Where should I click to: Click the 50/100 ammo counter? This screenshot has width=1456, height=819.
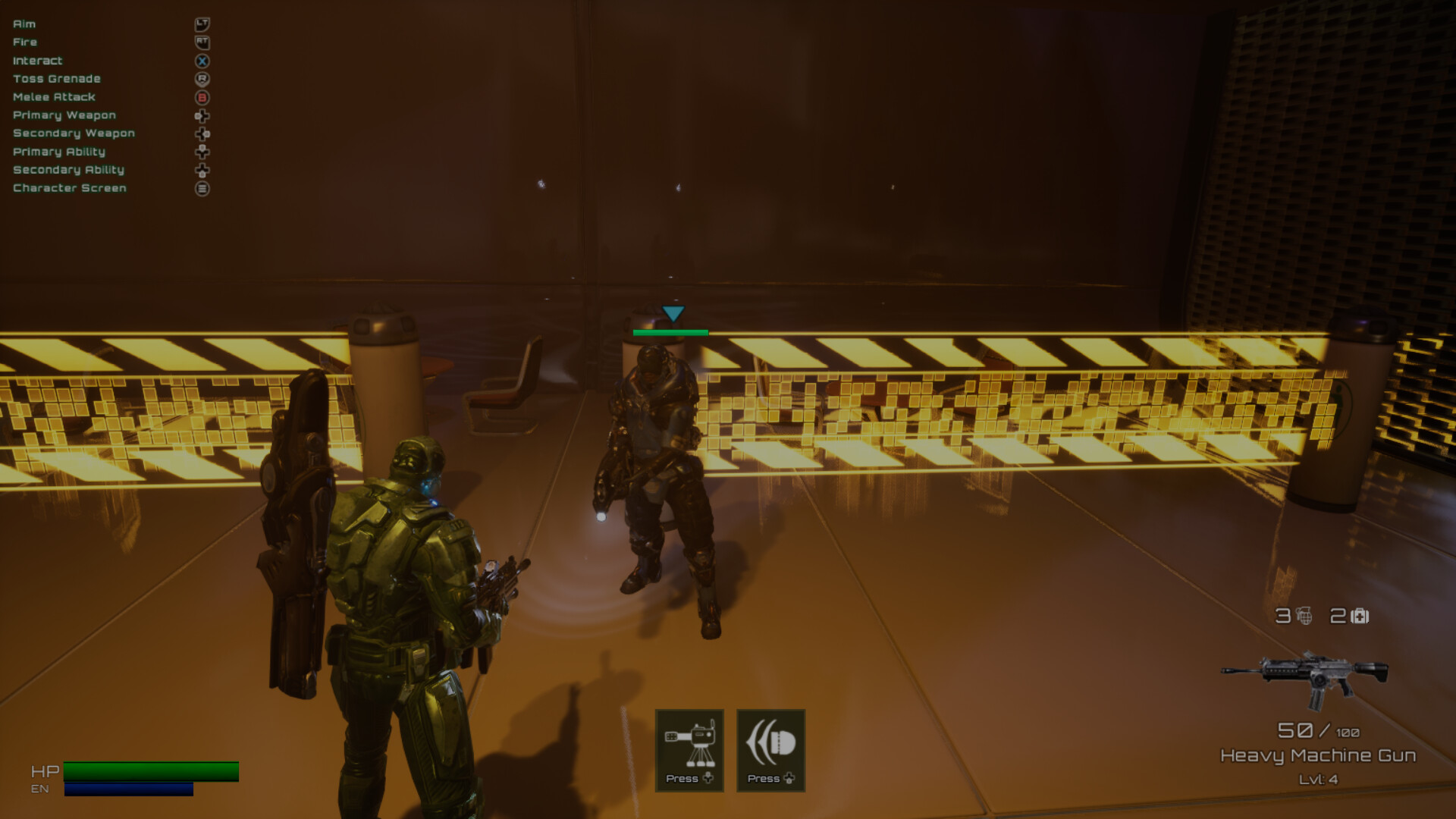tap(1319, 730)
